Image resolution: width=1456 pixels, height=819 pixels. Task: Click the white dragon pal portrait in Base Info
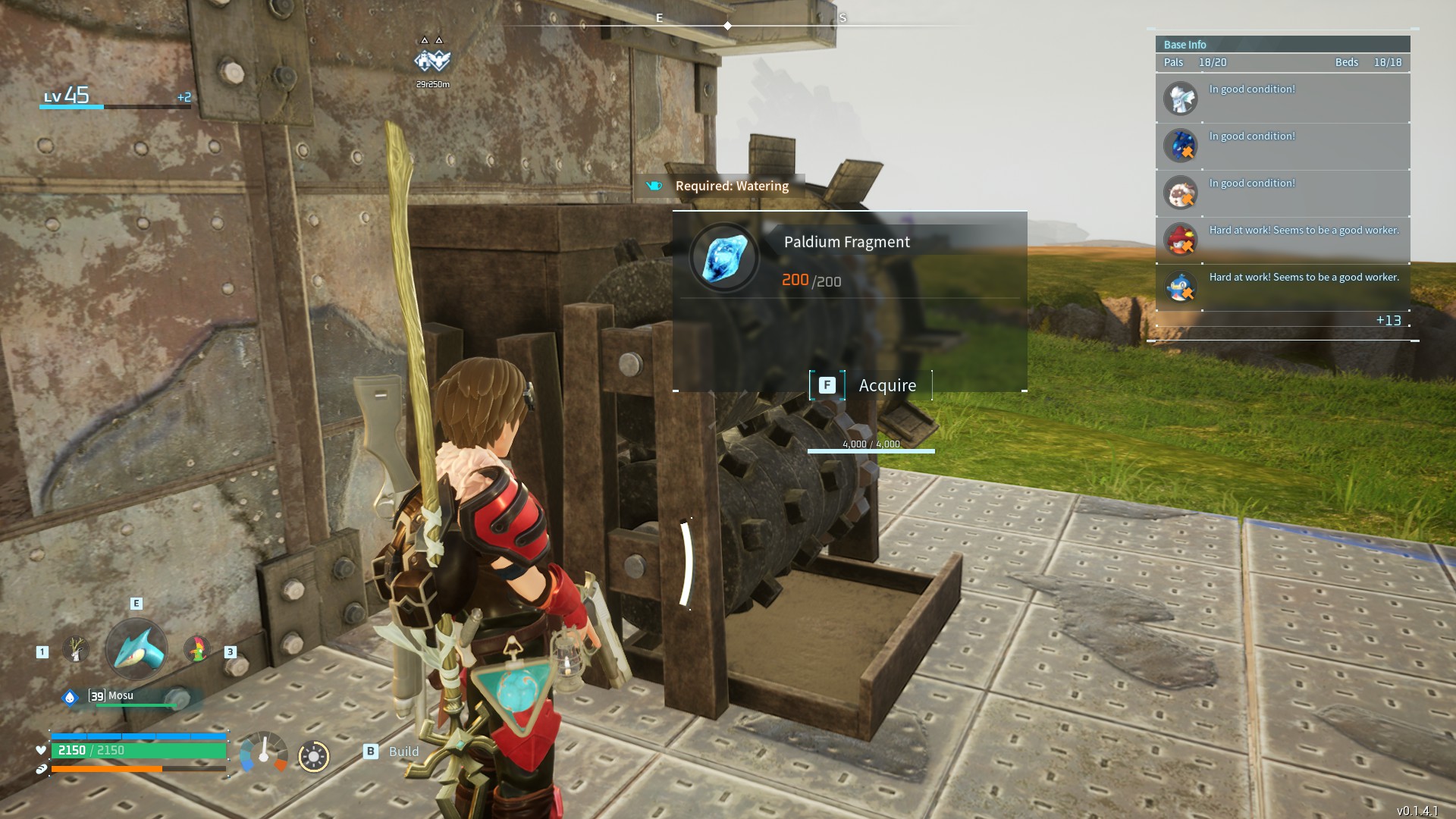(1180, 98)
